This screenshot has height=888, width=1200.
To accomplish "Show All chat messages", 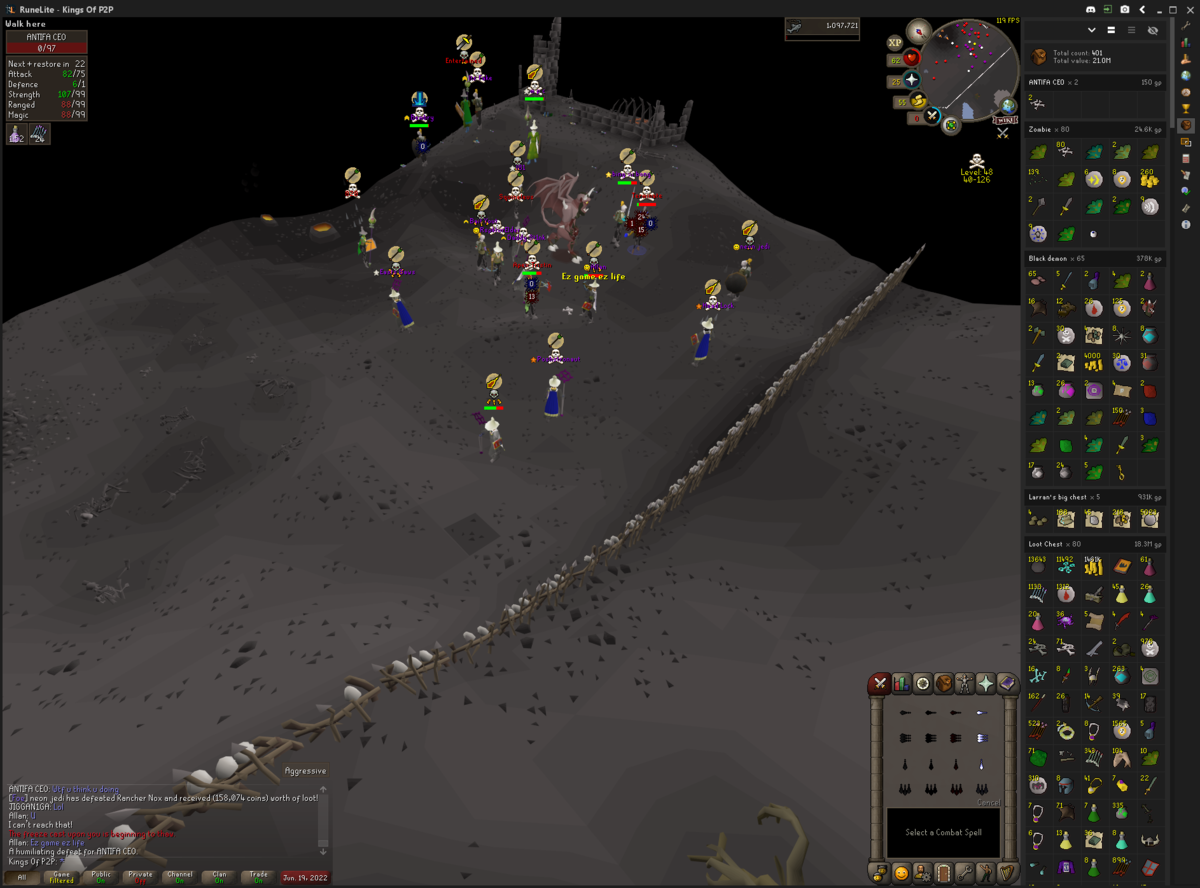I will click(22, 877).
